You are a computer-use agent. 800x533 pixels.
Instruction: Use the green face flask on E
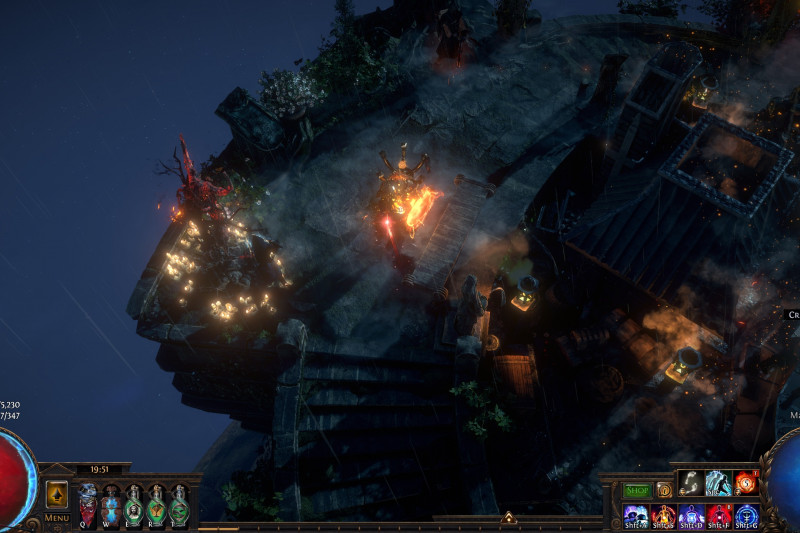[x=134, y=505]
